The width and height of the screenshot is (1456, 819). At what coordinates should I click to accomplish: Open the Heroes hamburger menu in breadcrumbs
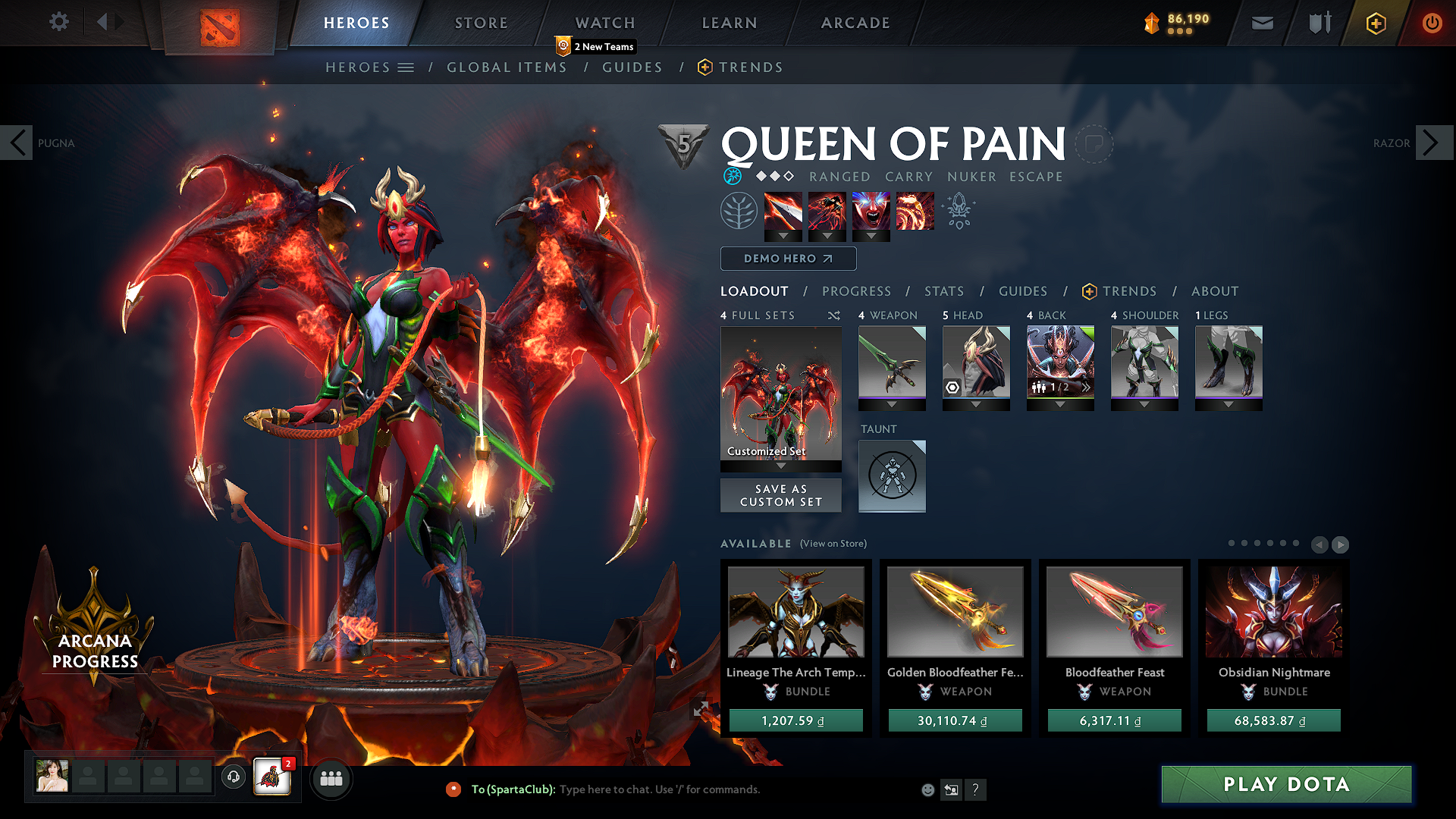coord(406,67)
